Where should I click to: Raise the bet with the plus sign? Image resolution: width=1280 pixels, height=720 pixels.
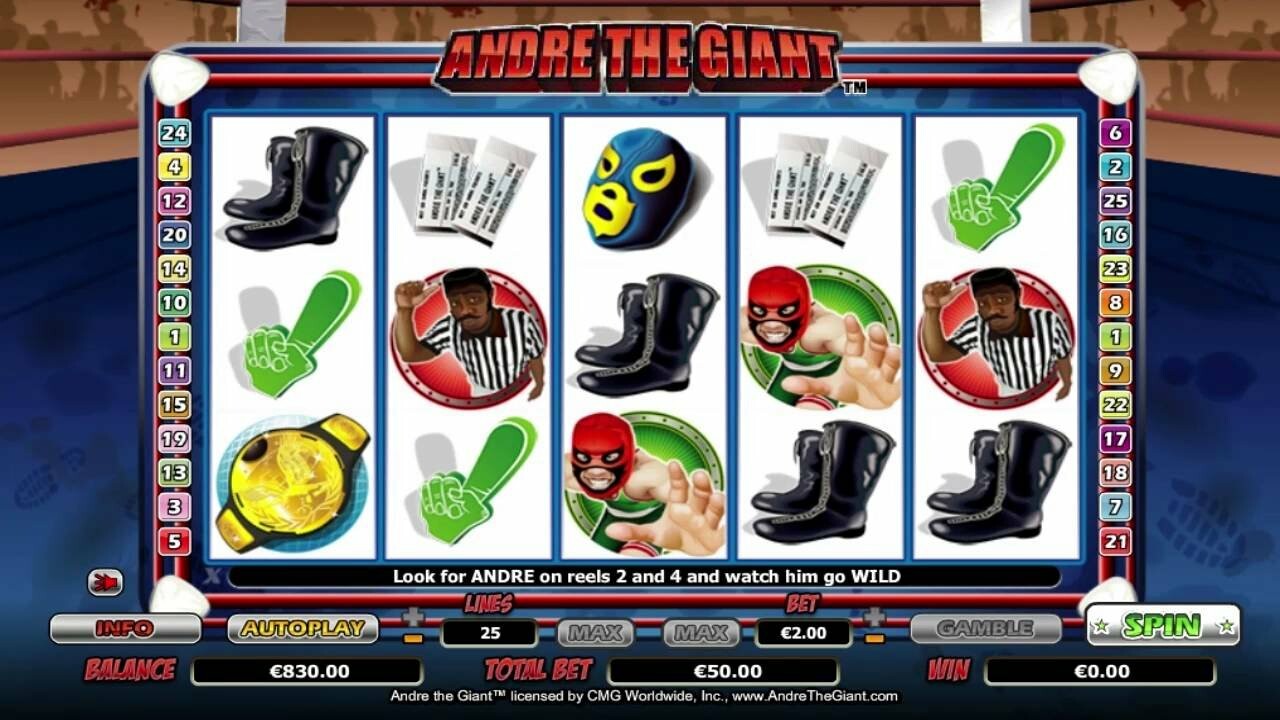tap(875, 616)
